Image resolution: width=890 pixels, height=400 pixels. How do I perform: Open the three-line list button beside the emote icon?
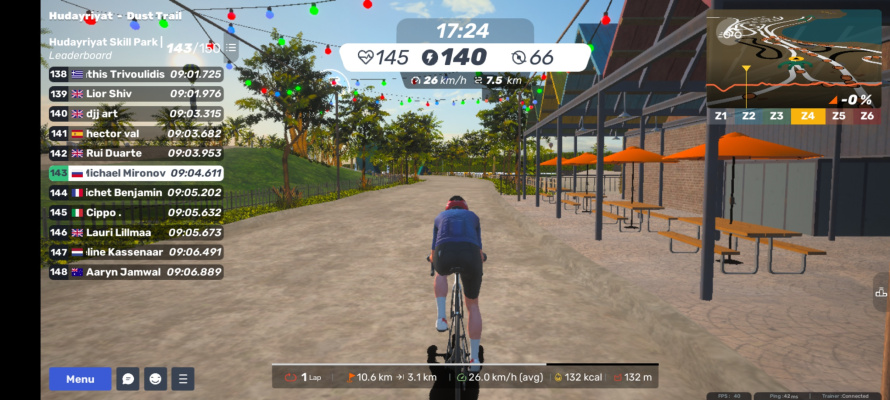[x=182, y=379]
